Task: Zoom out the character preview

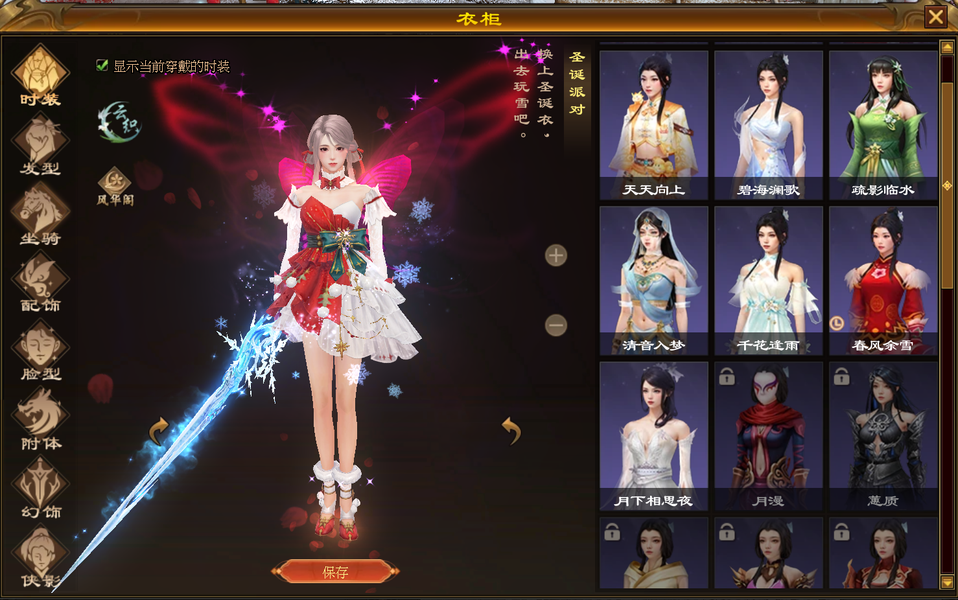Action: [x=556, y=325]
